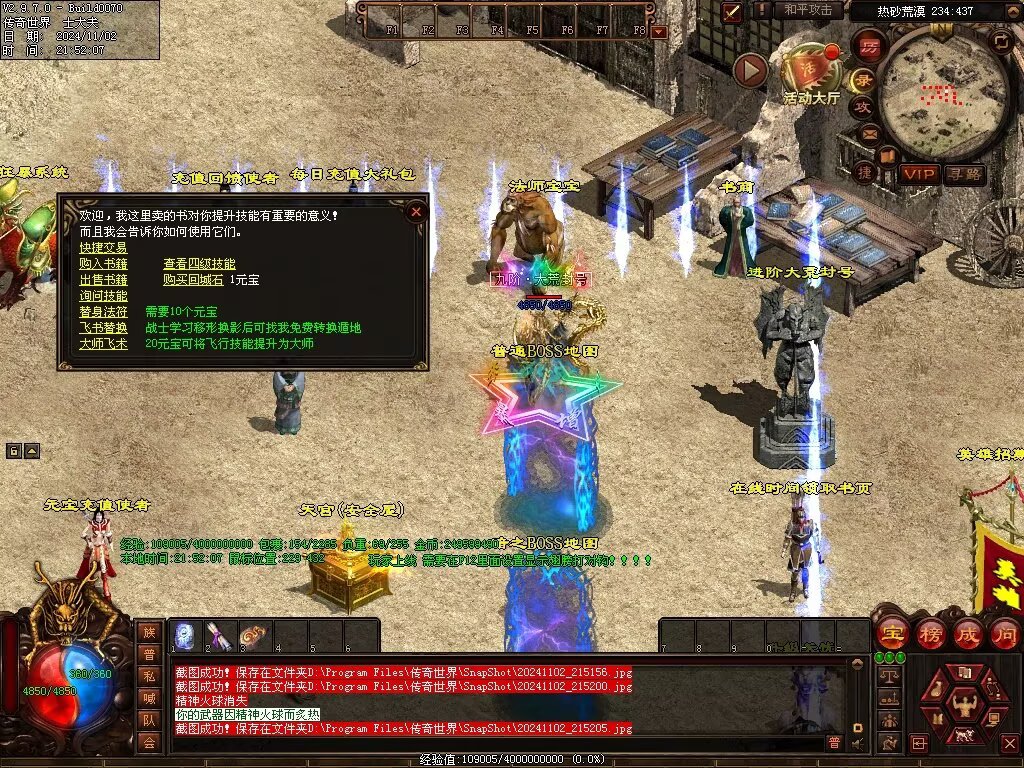Select the 替身法符 option
Viewport: 1024px width, 768px height.
(x=103, y=312)
